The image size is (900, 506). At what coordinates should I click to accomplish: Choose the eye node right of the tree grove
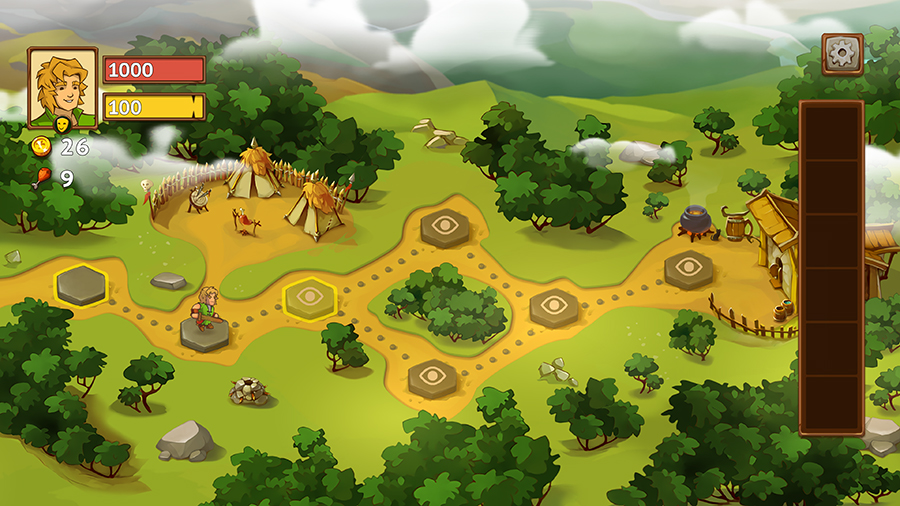point(553,307)
